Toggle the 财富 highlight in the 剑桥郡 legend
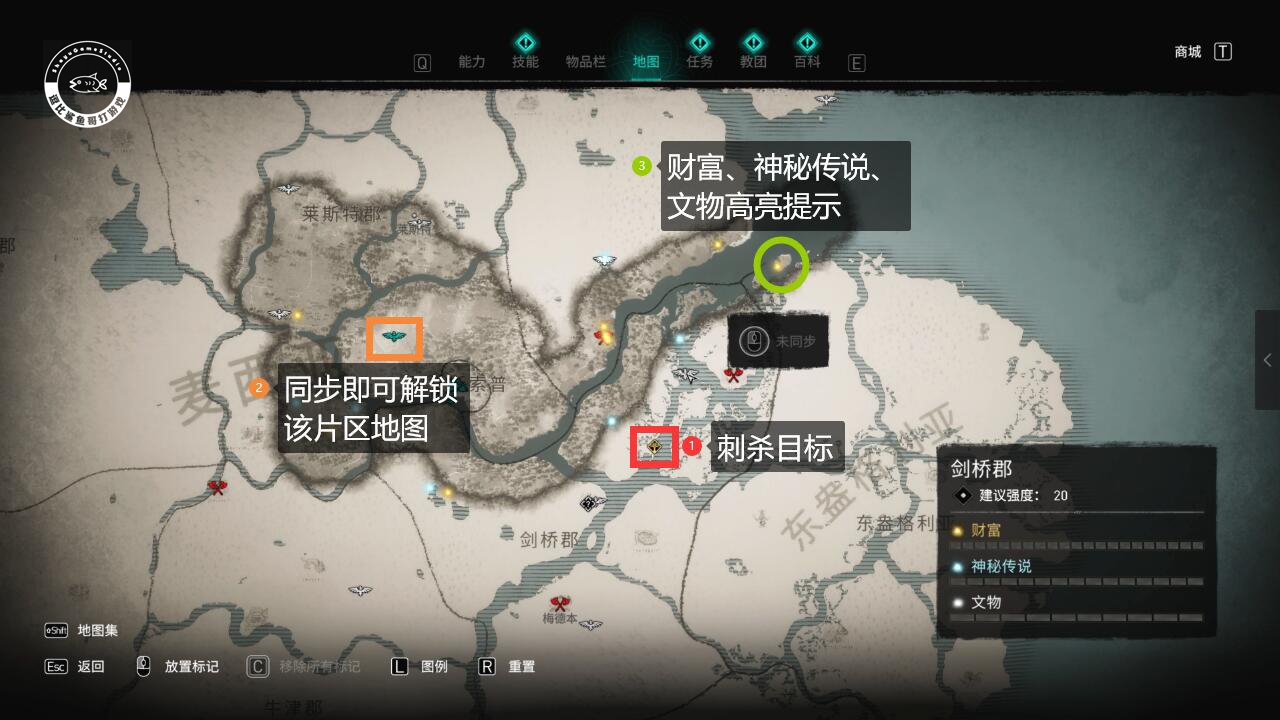The width and height of the screenshot is (1280, 720). (988, 530)
